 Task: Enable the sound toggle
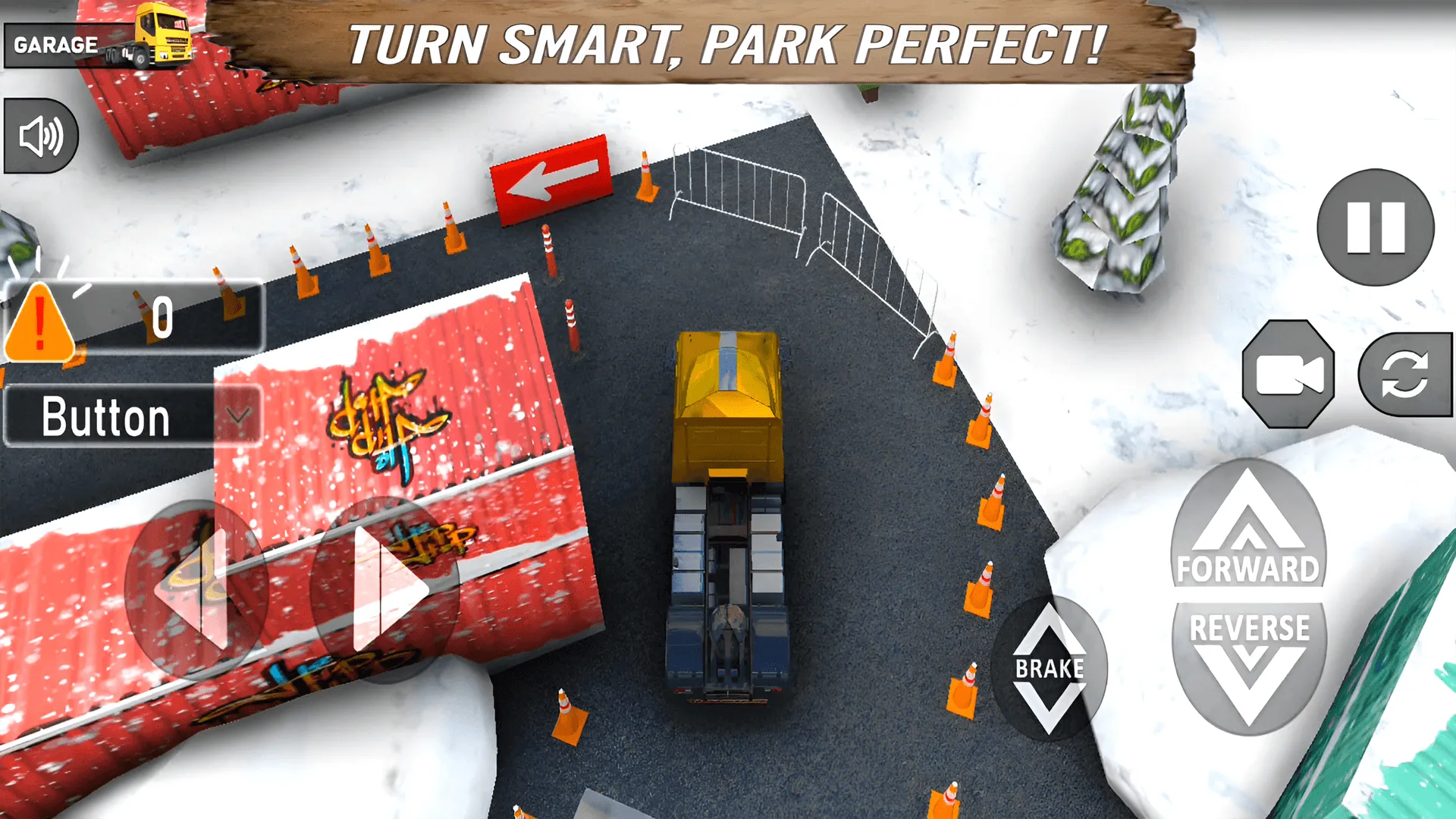coord(39,135)
